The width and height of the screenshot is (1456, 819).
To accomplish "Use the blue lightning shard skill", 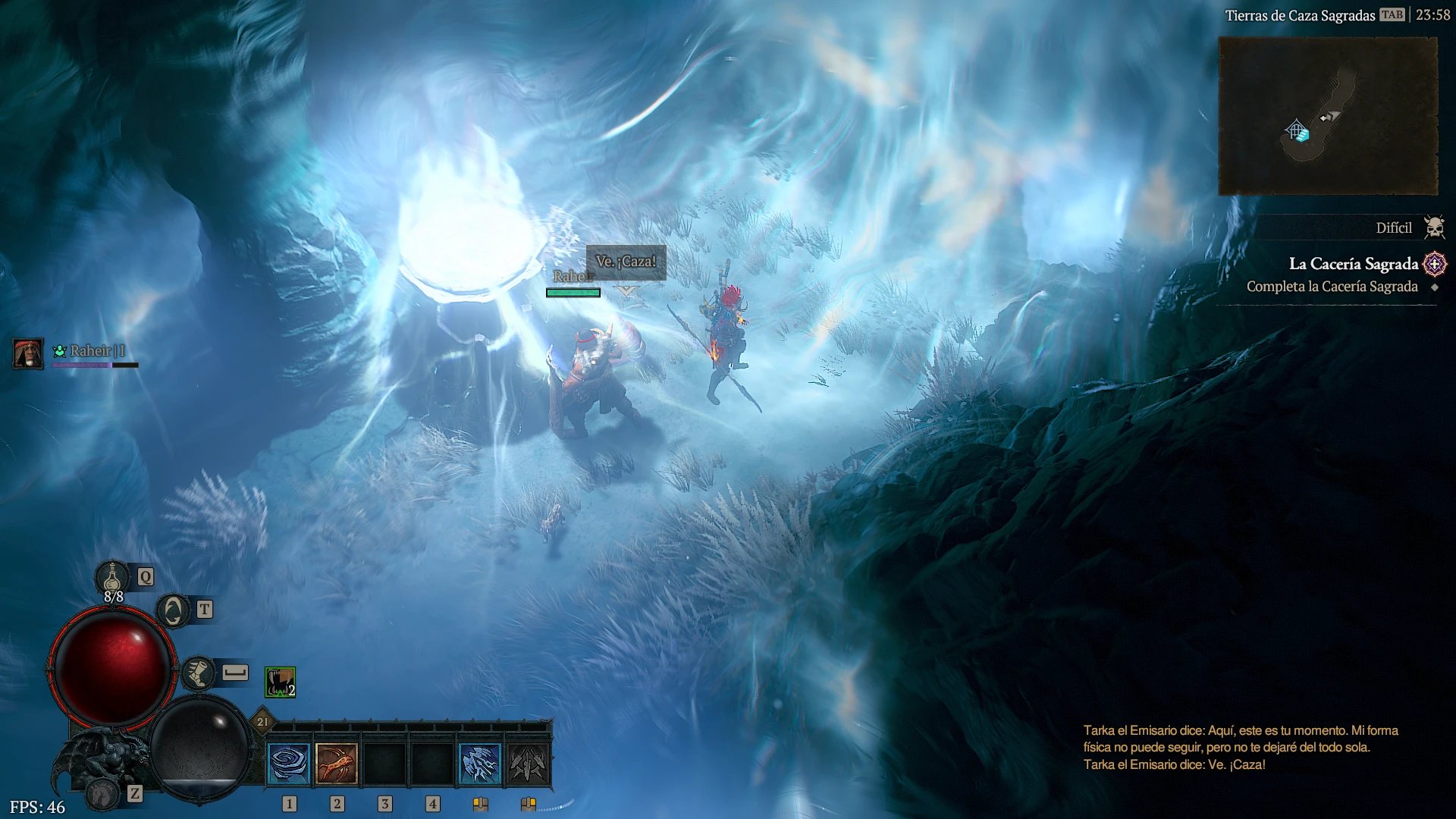I will pos(480,763).
